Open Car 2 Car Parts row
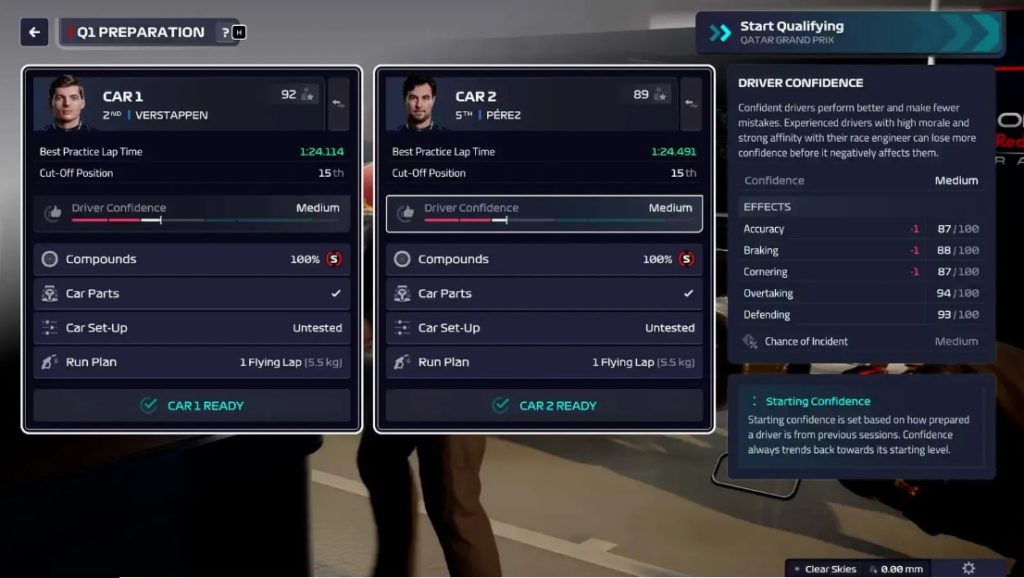Screen dimensions: 1024x578 pyautogui.click(x=544, y=294)
